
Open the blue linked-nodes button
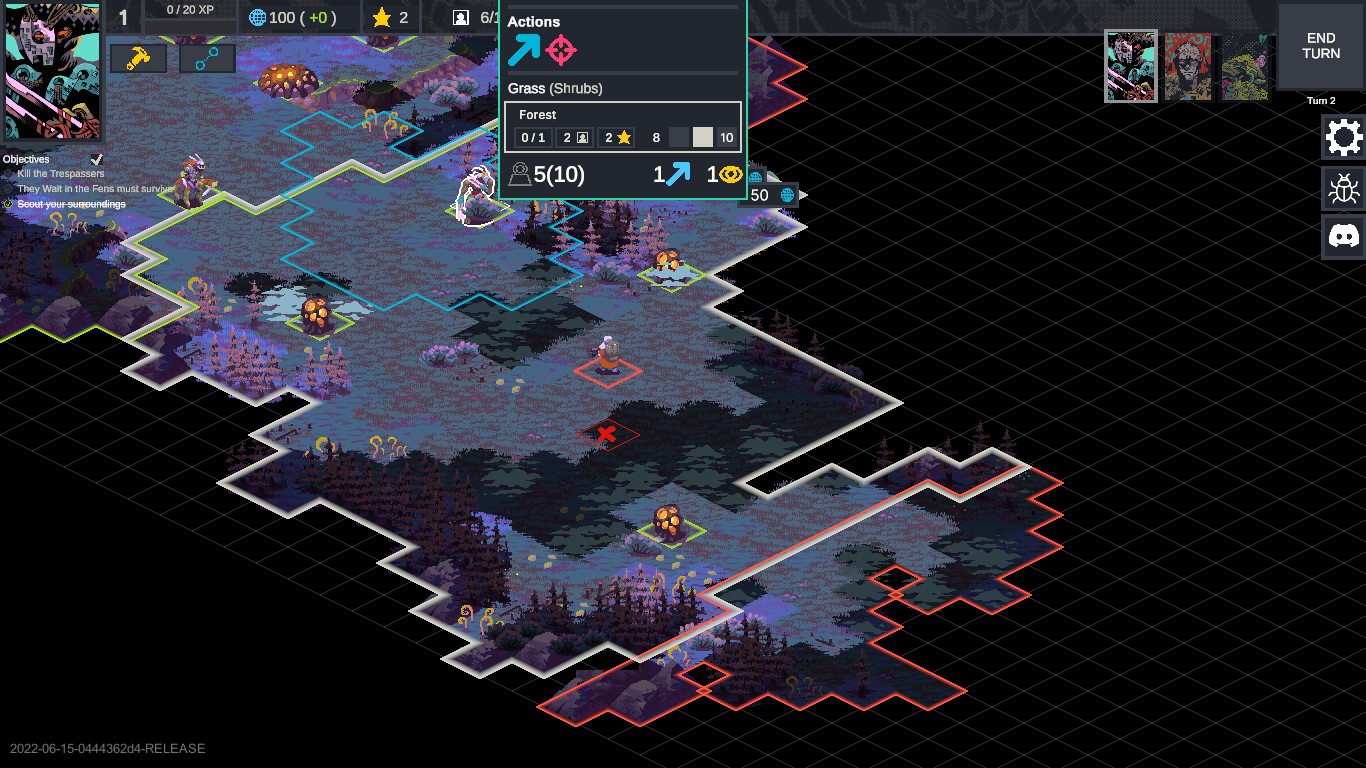(x=207, y=59)
